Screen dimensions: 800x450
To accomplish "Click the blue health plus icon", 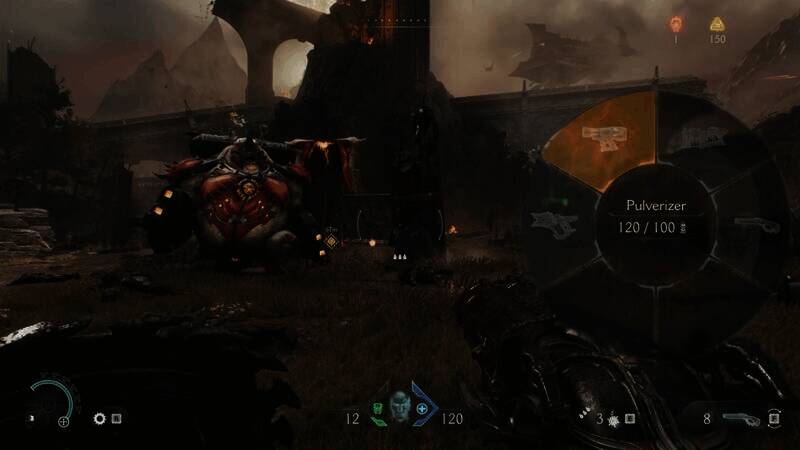I will [x=422, y=409].
